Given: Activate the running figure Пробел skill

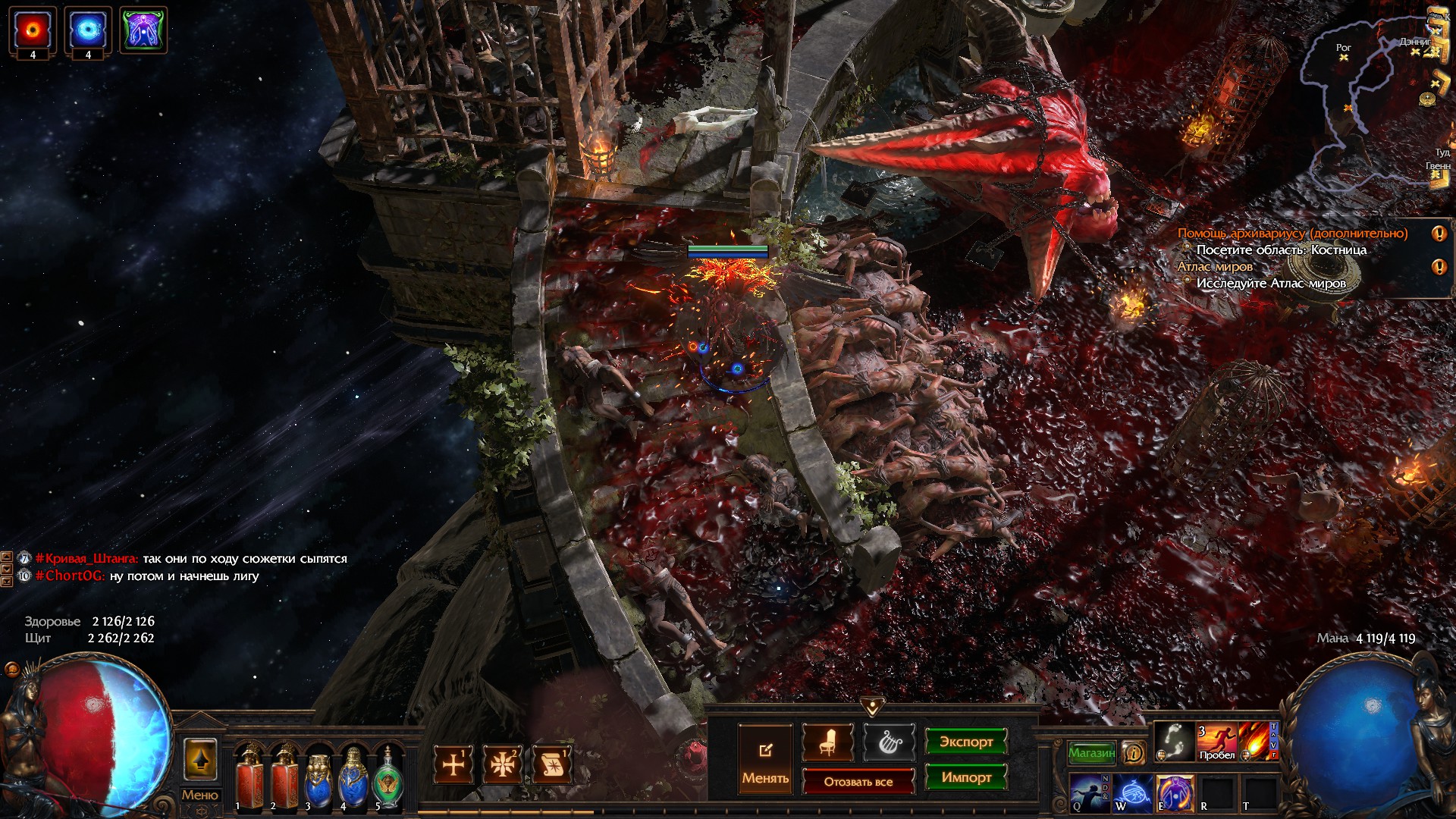Looking at the screenshot, I should pos(1216,741).
